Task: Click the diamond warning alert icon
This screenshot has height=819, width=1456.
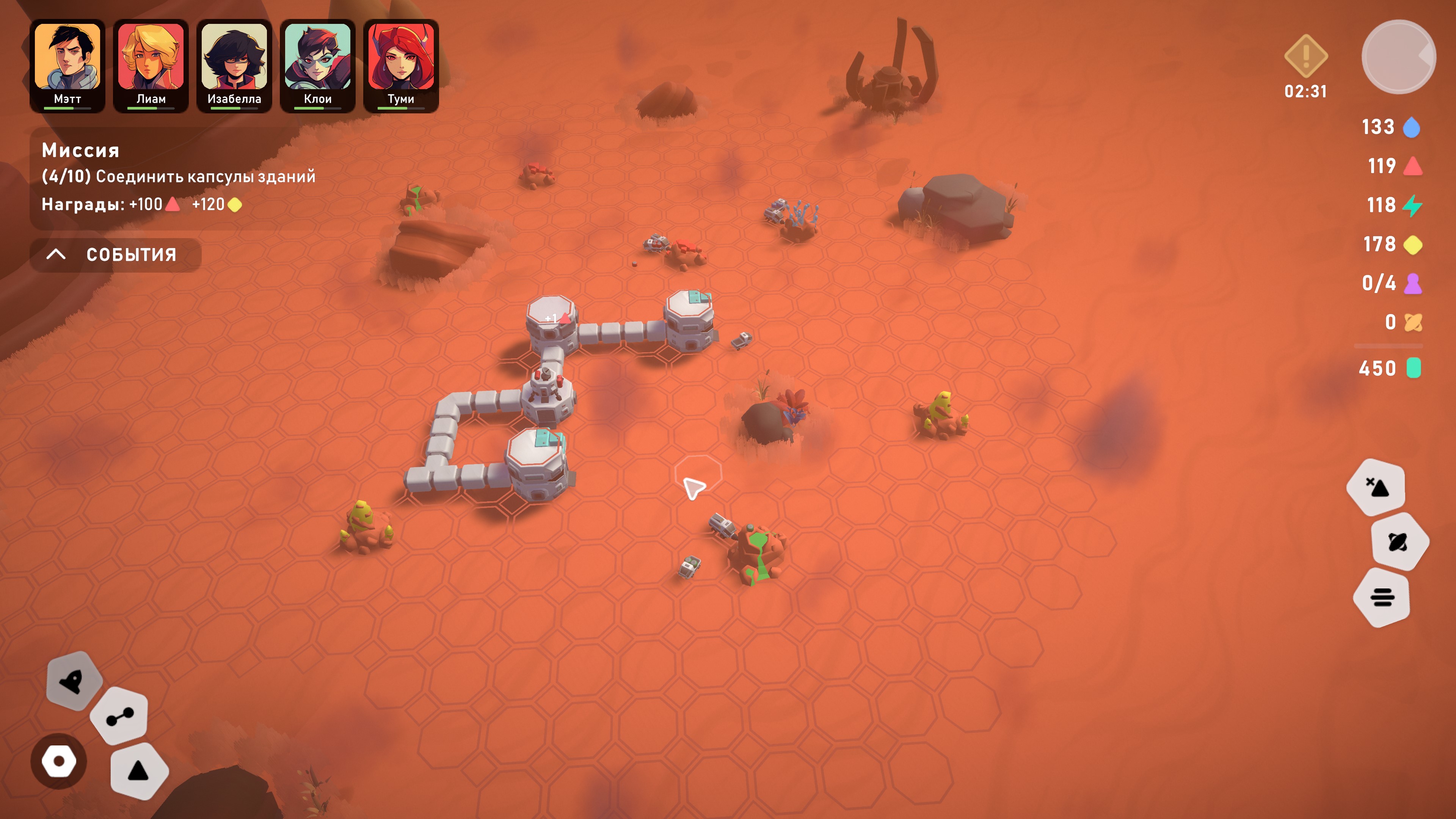Action: 1305,56
